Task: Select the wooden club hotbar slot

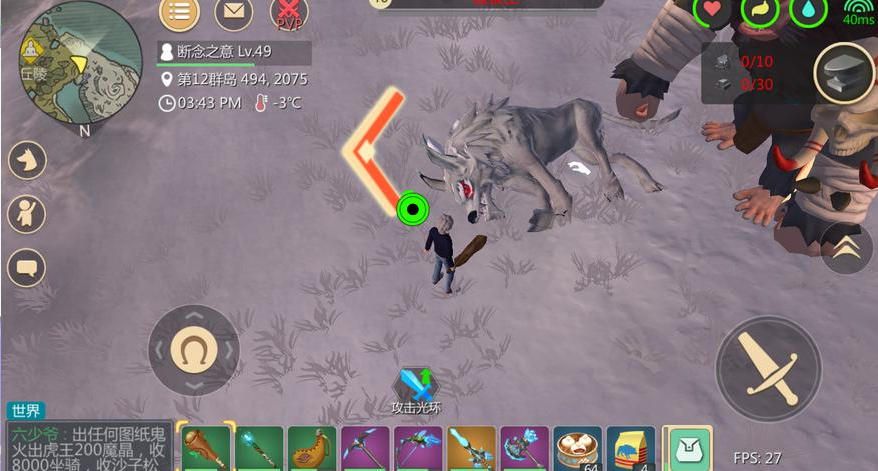Action: [x=205, y=448]
